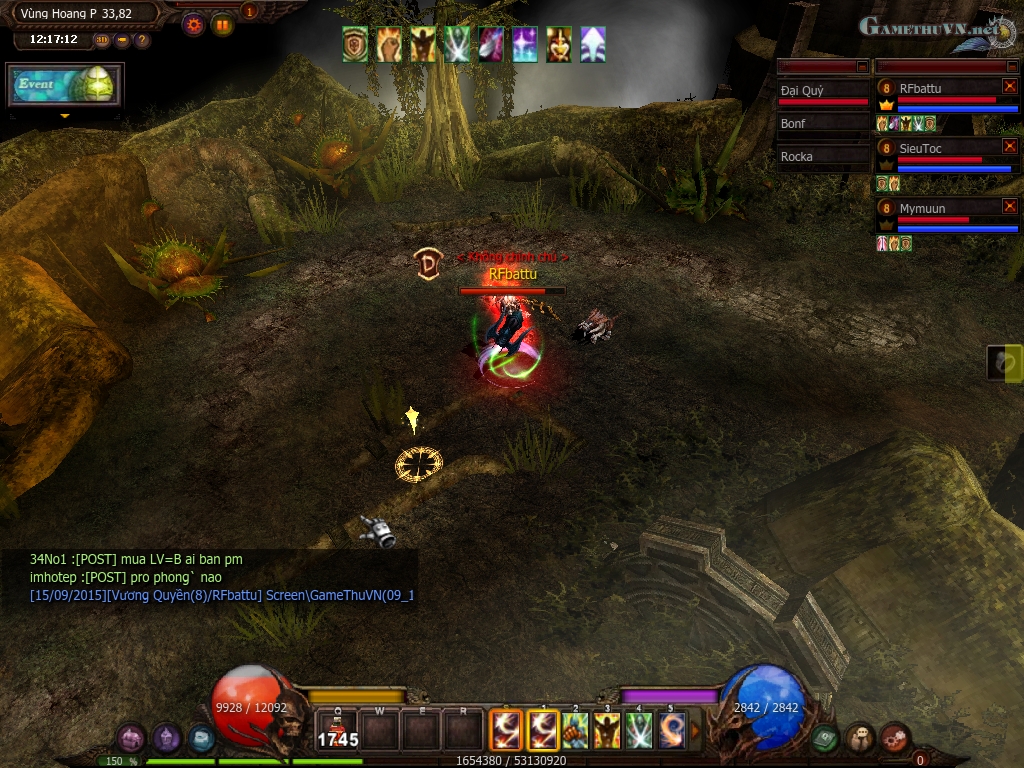Select the white up-arrow buff icon
Viewport: 1024px width, 768px height.
point(593,45)
